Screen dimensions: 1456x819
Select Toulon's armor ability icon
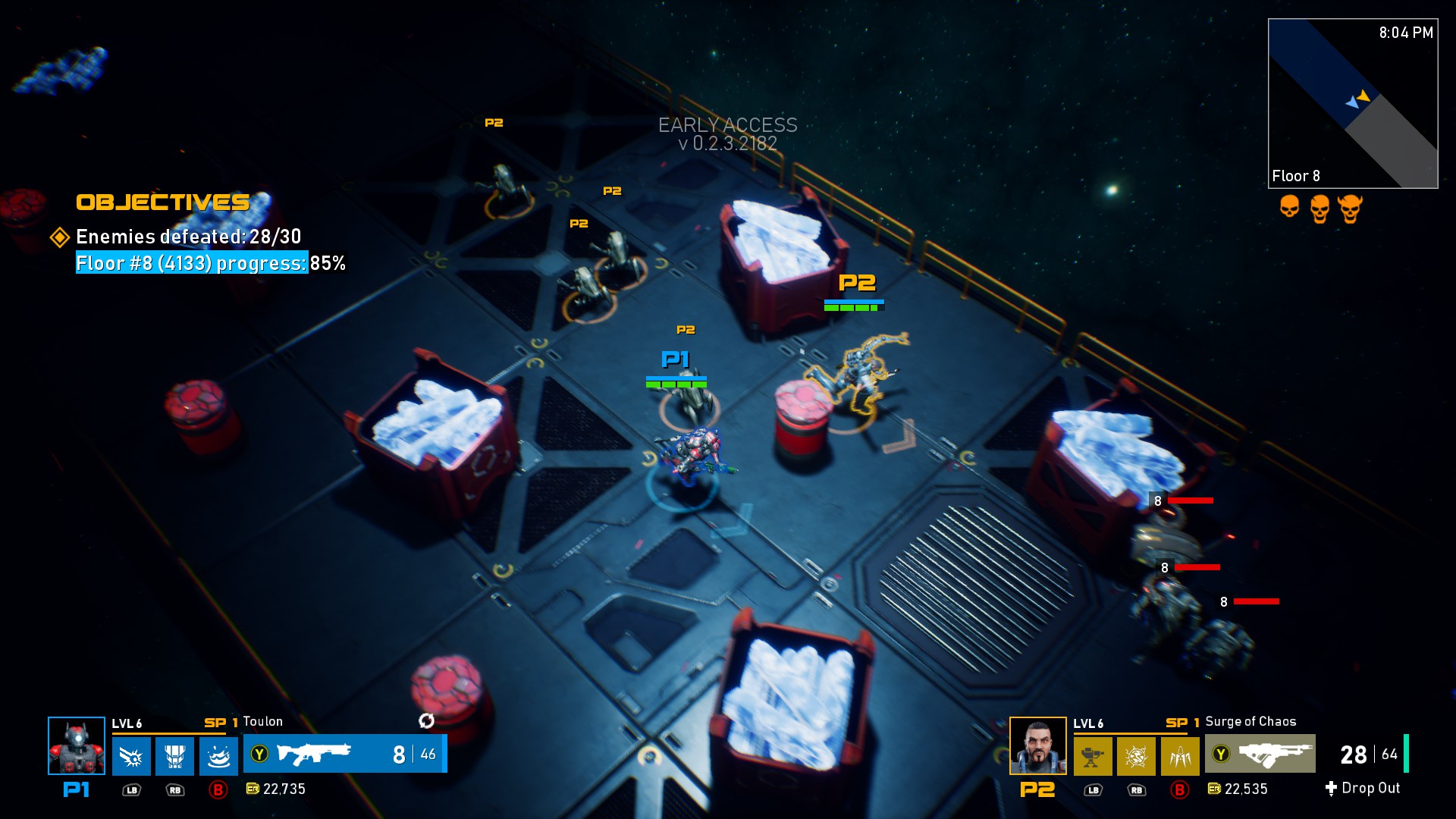coord(174,755)
